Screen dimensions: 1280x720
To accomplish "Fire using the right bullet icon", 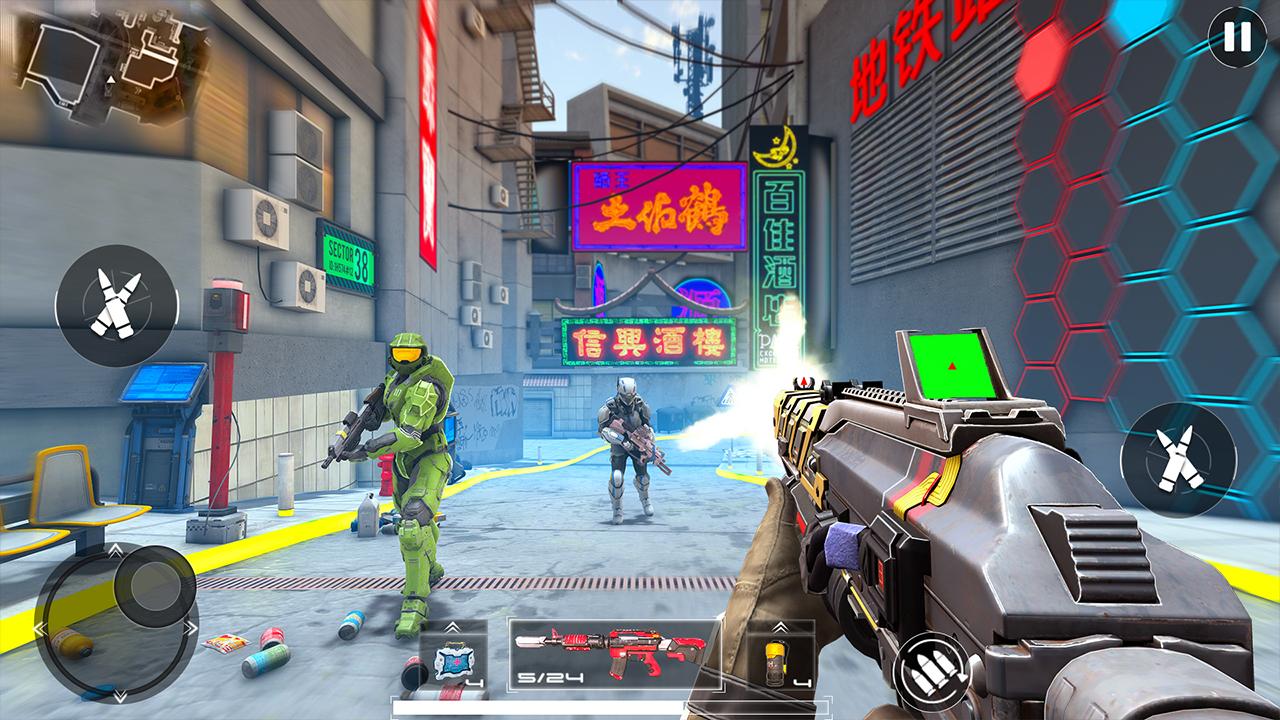I will coord(1178,460).
